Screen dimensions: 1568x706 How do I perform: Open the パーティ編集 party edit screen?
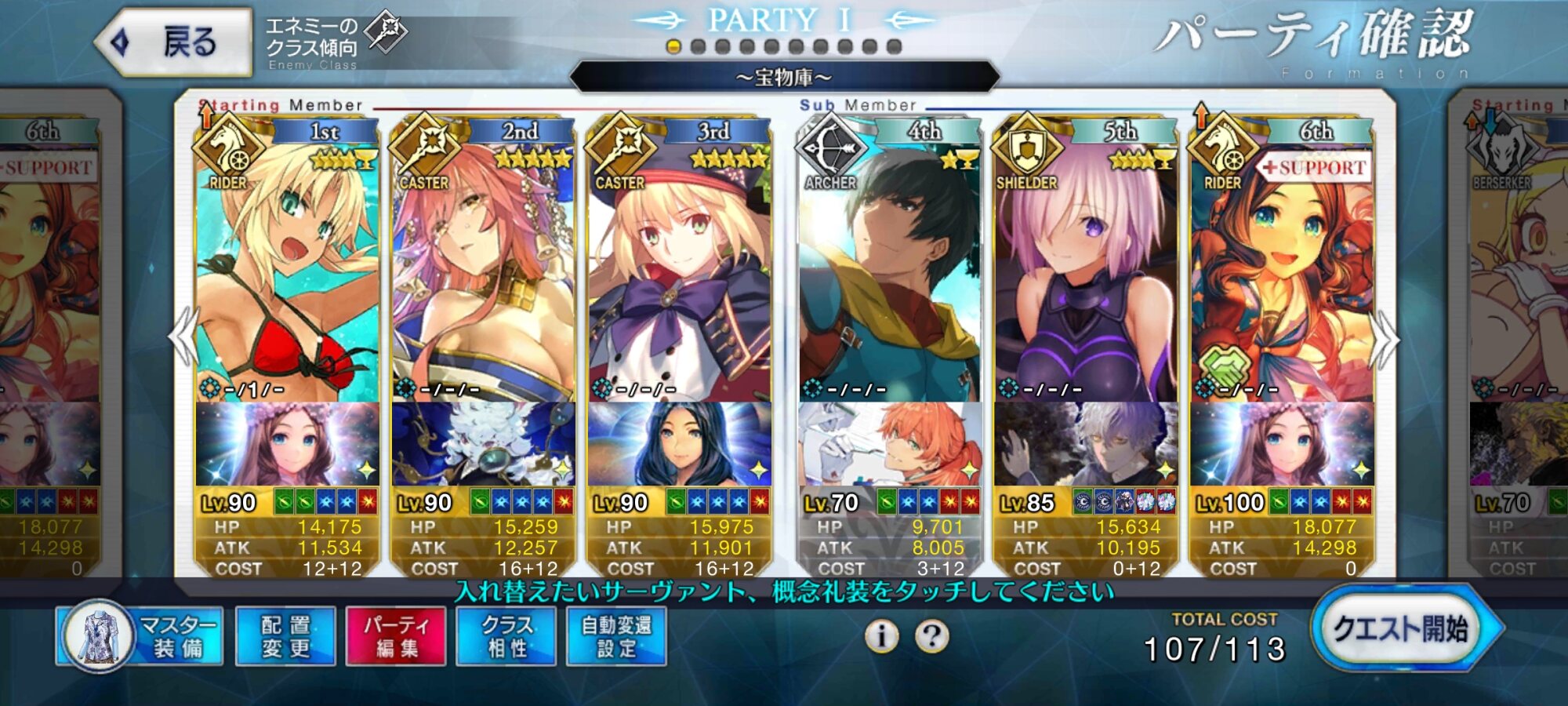pos(396,636)
